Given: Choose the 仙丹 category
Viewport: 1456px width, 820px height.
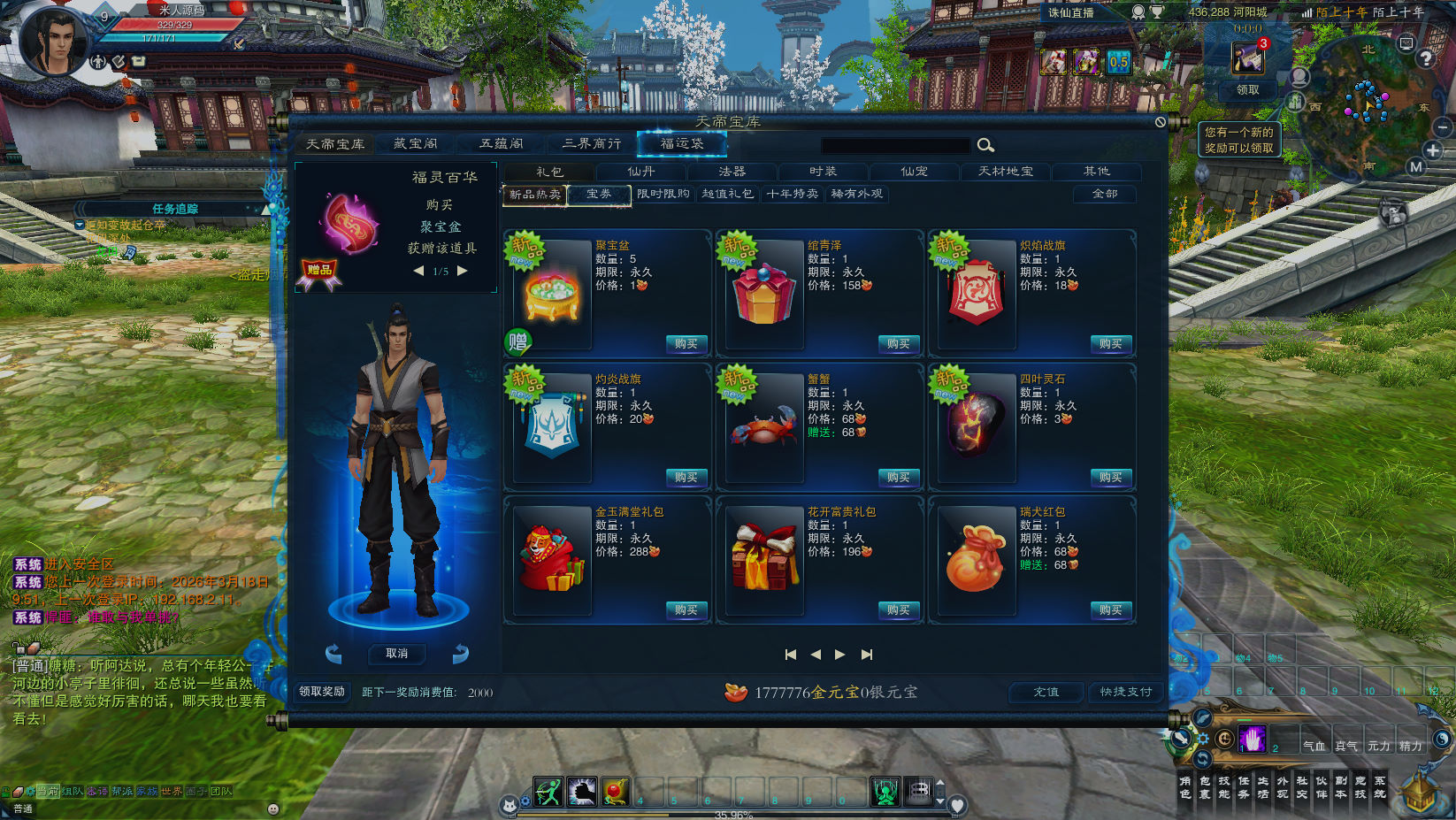Looking at the screenshot, I should click(x=641, y=172).
